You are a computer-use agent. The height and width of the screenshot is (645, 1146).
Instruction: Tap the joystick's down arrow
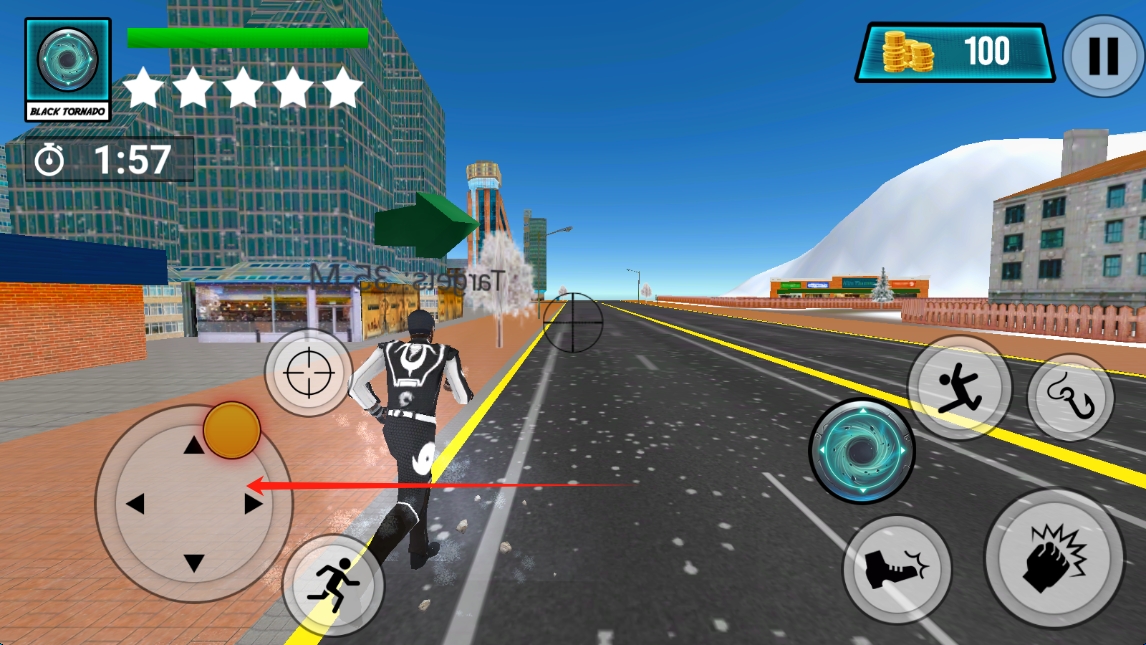(x=194, y=562)
